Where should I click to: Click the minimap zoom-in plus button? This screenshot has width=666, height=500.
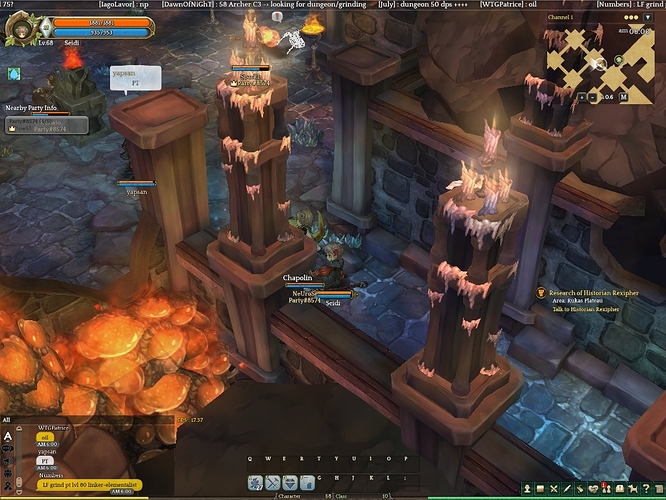[582, 97]
